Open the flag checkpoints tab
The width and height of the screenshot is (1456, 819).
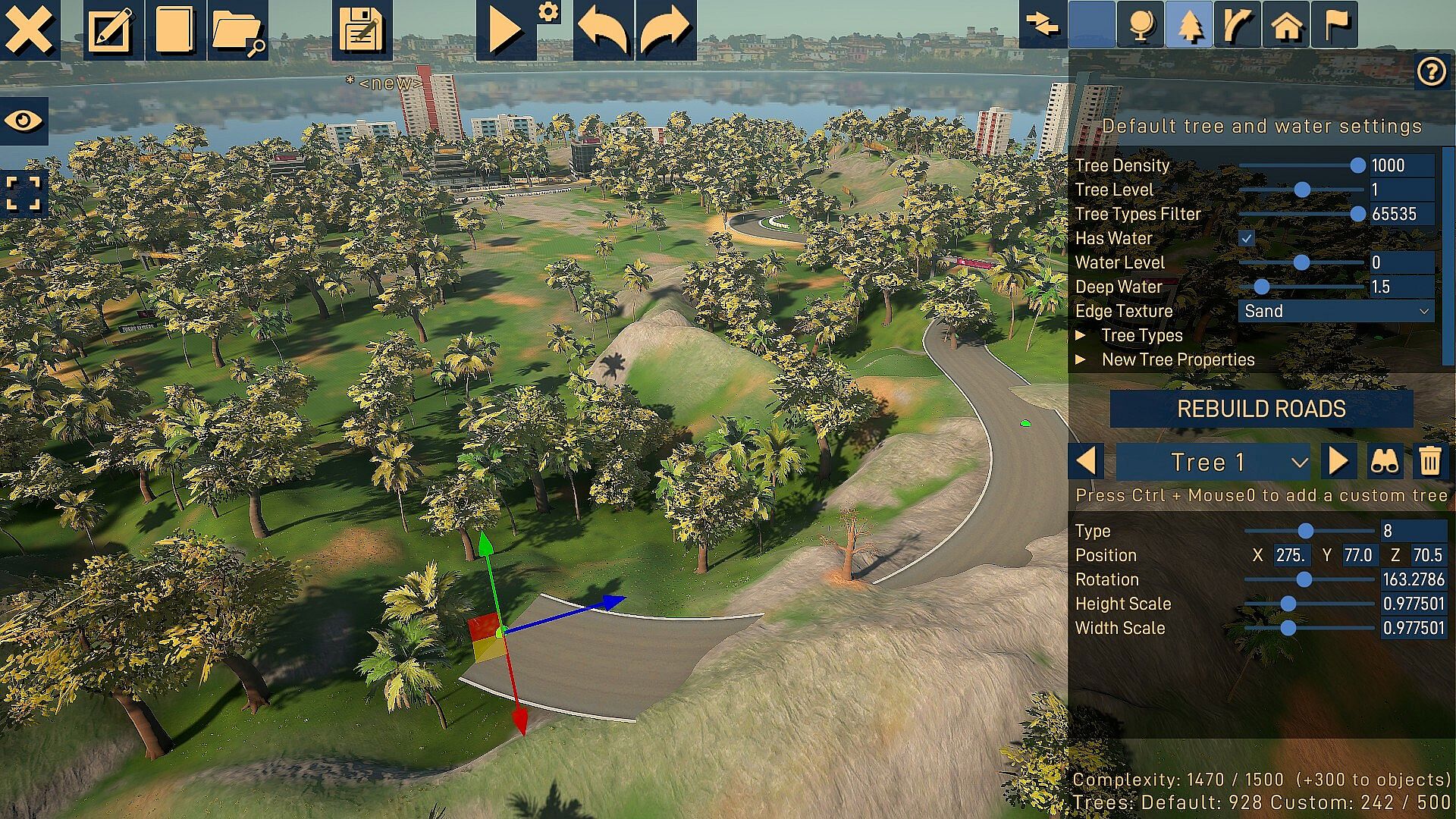point(1335,25)
